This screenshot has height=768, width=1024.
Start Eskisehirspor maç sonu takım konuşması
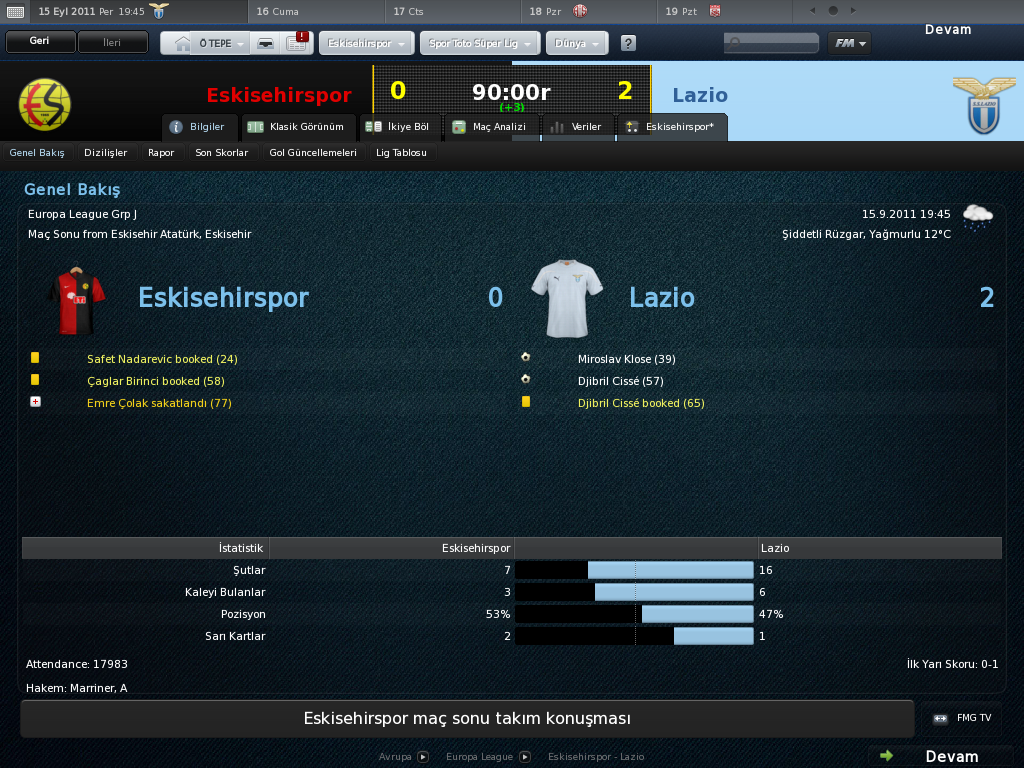(x=467, y=719)
